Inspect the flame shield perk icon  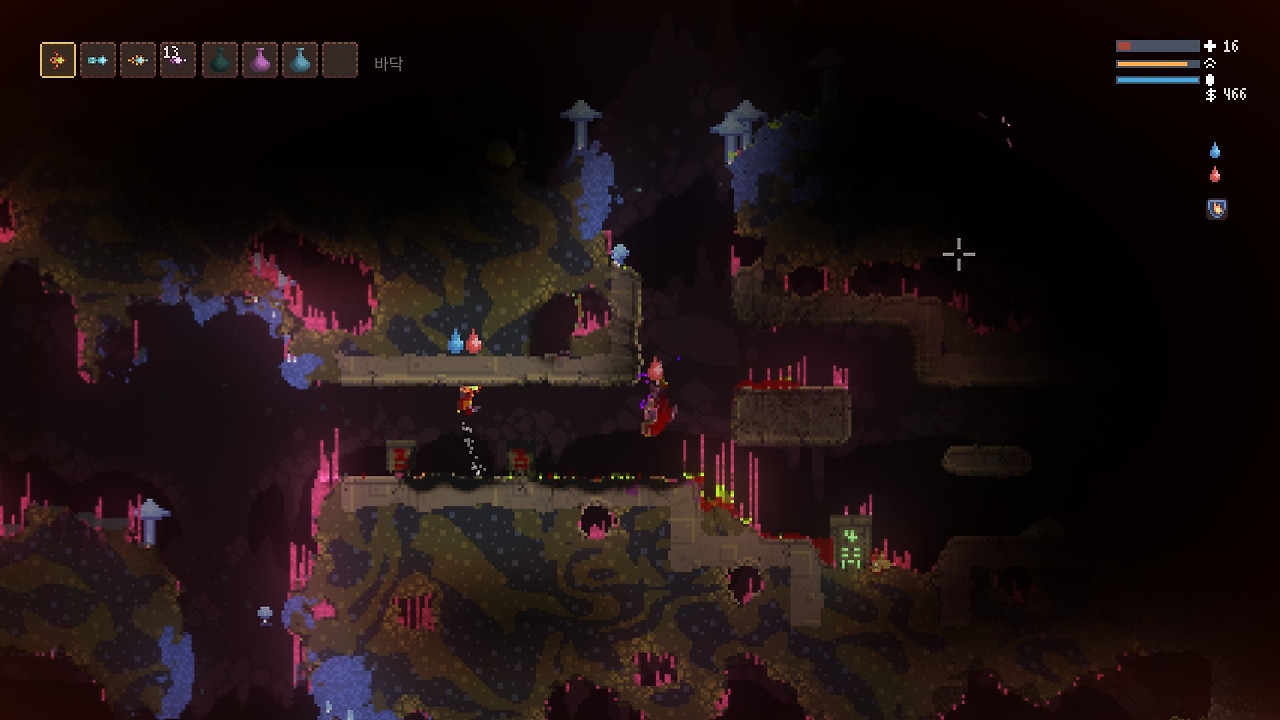coord(1216,209)
